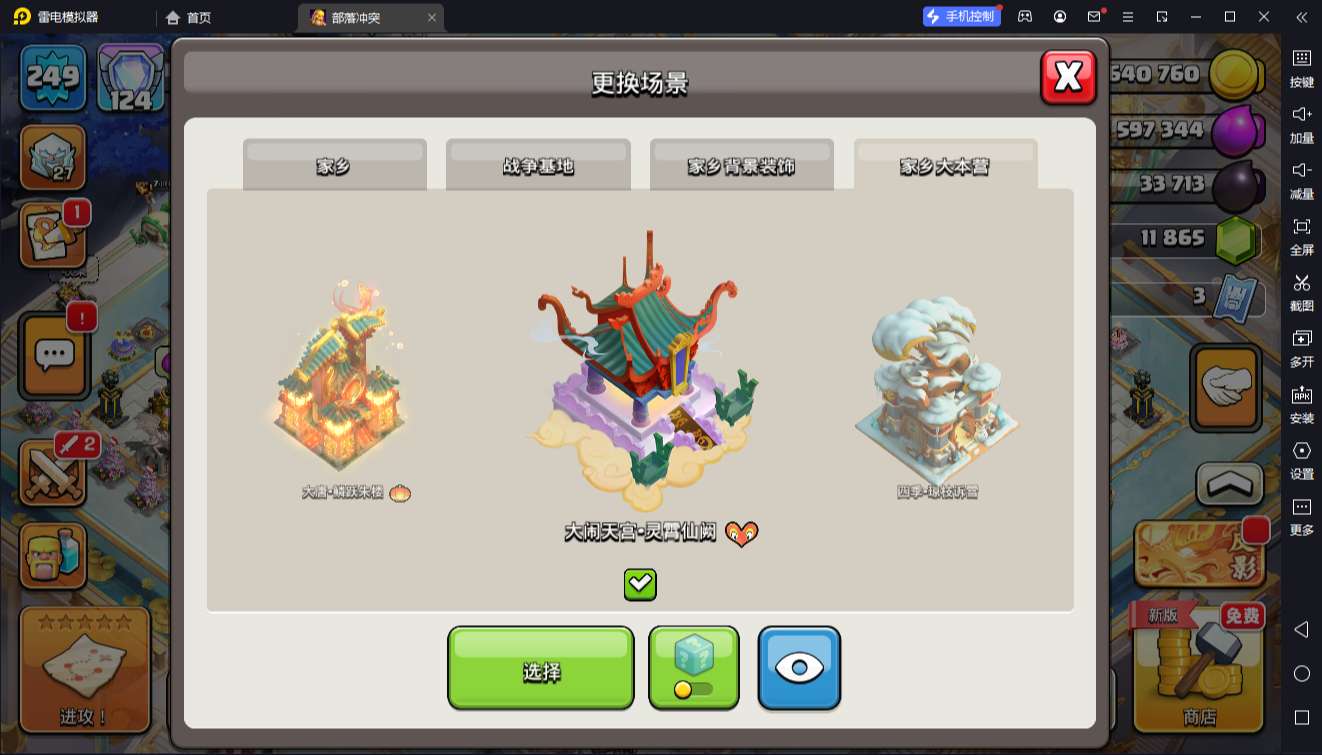This screenshot has height=755, width=1322.
Task: Open the emulator 设置 settings
Action: 1301,460
